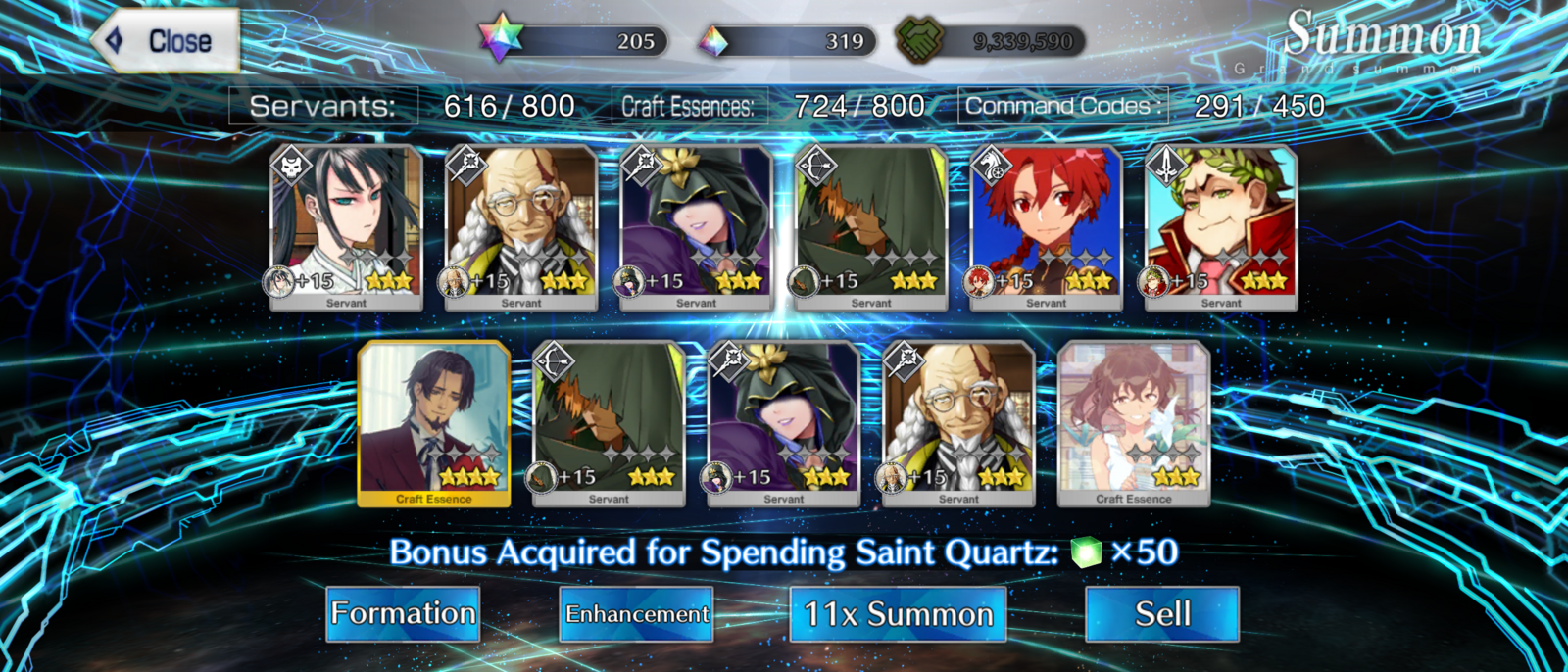The image size is (1568, 672).
Task: Close the summon results screen
Action: point(167,41)
